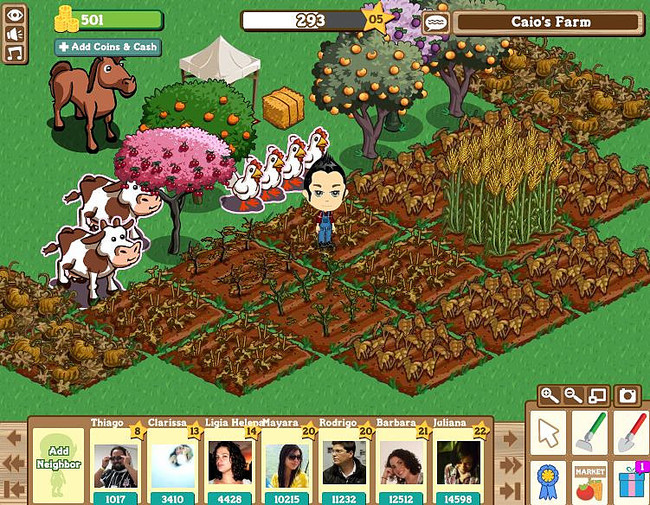Viewport: 650px width, 505px height.
Task: Toggle the music note icon
Action: coord(16,52)
